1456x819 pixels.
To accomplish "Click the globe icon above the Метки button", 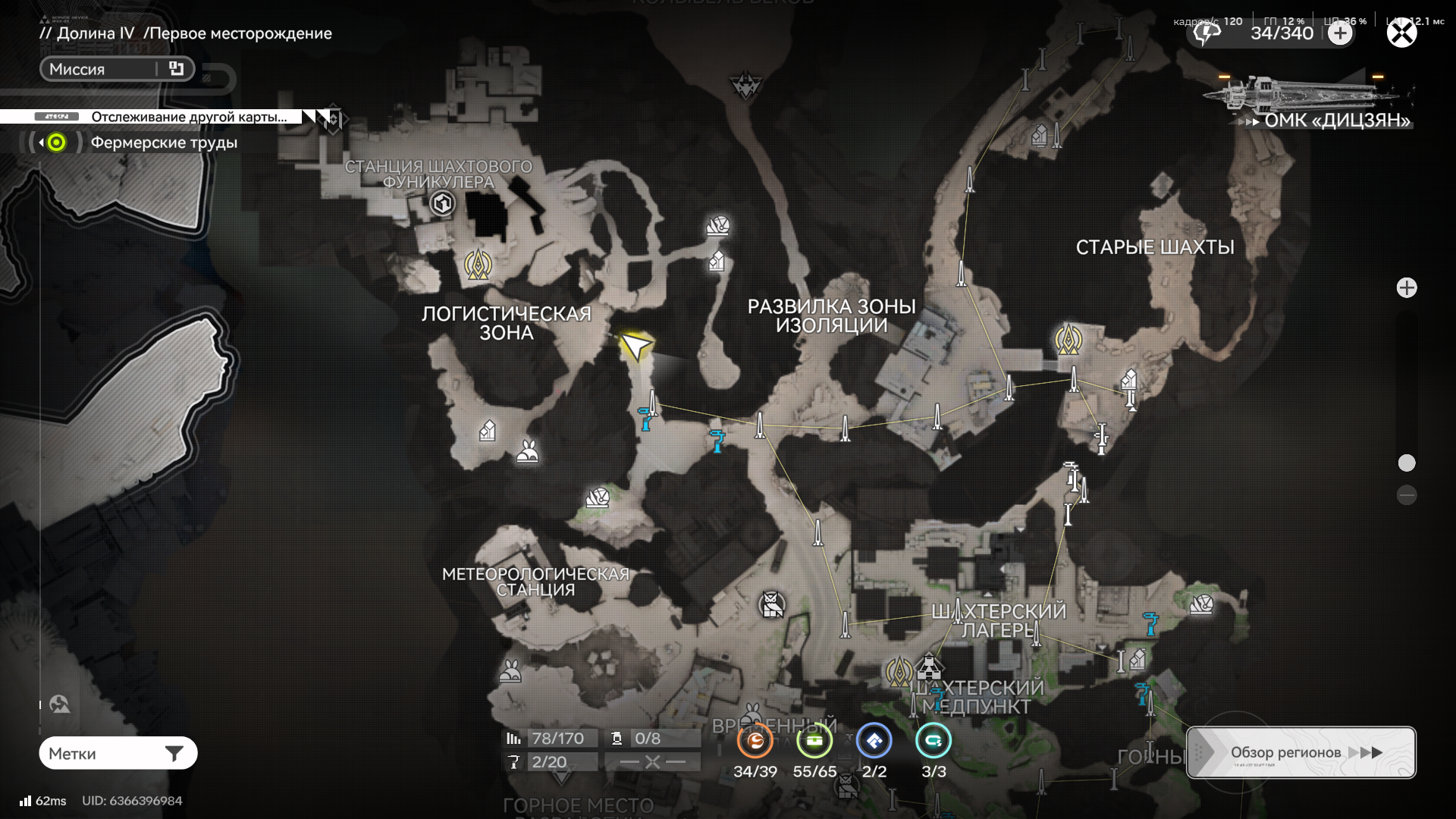I will 60,704.
